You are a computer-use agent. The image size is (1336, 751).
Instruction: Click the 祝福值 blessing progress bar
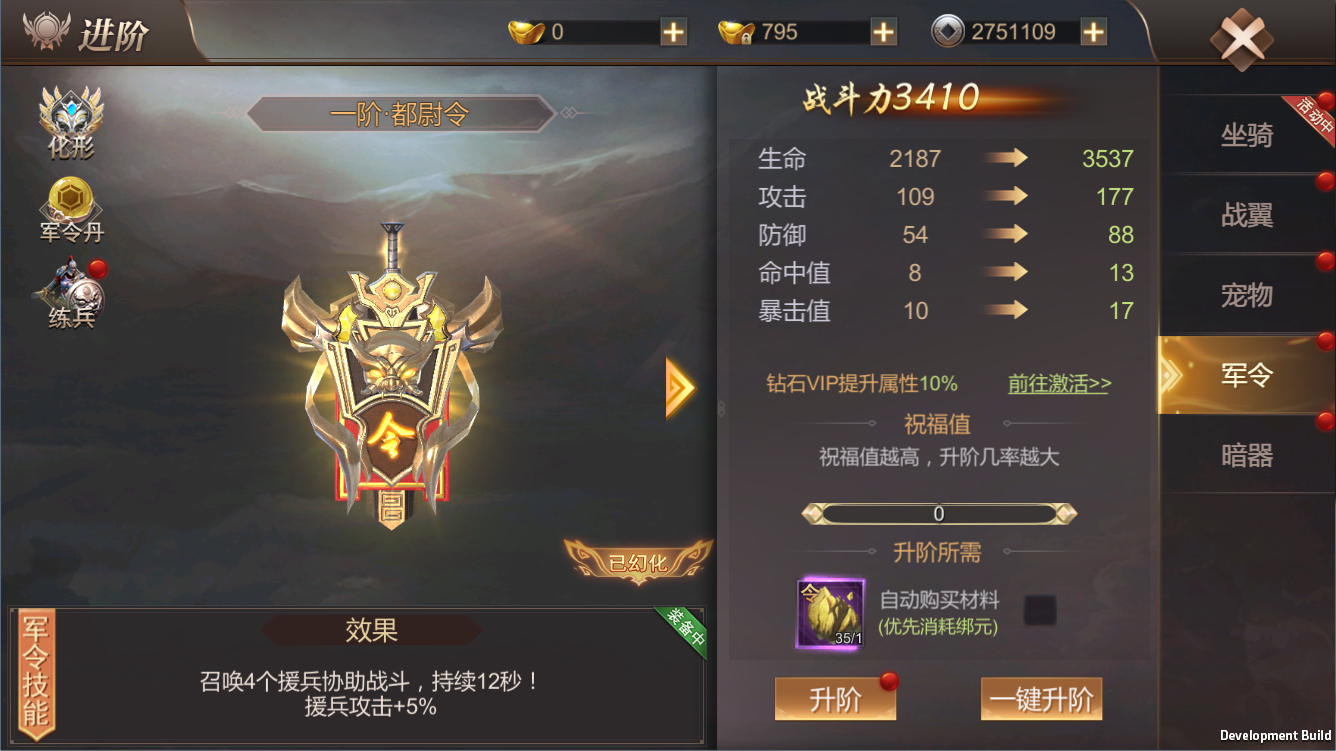pos(937,513)
